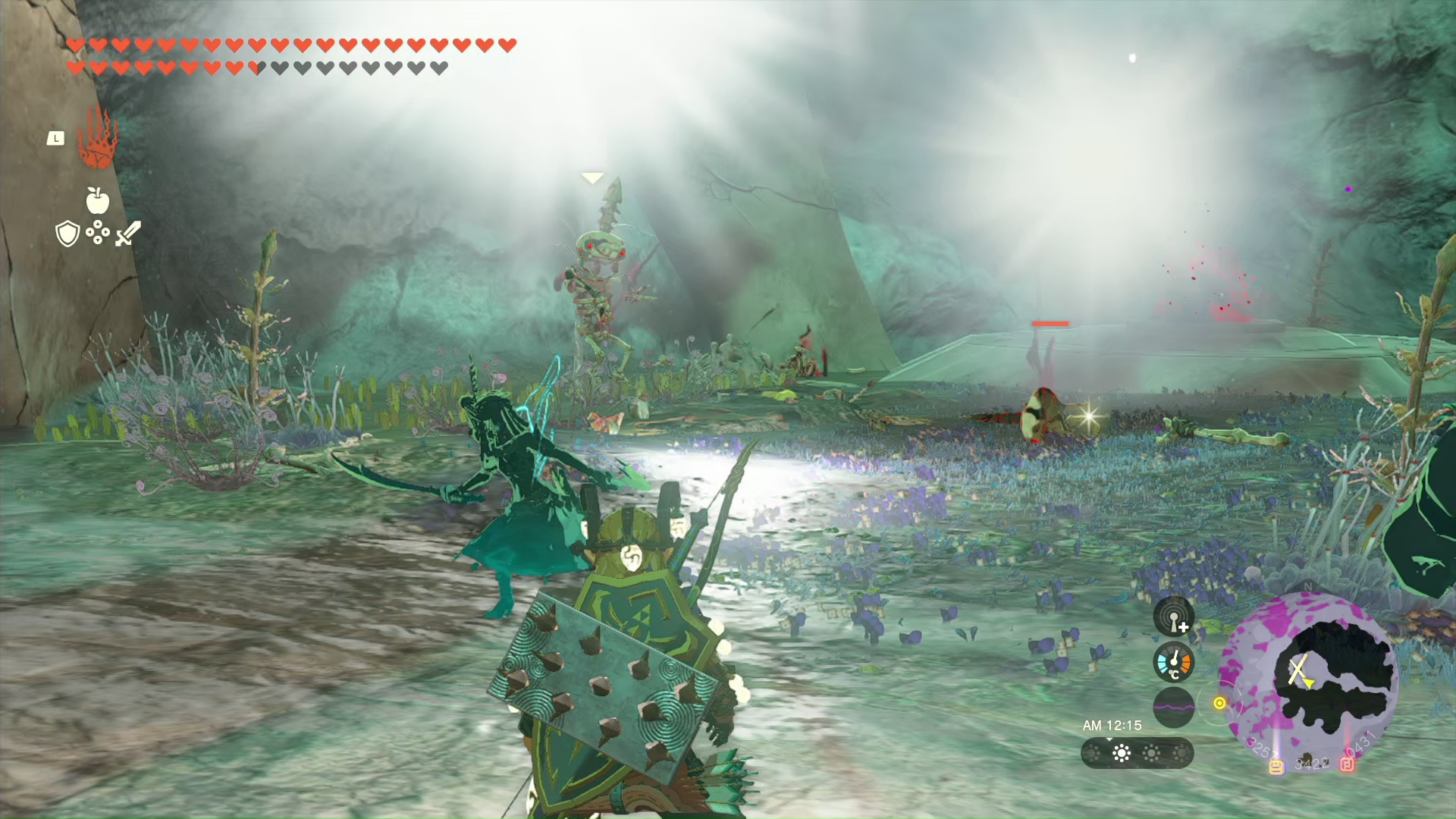
Task: Check the temperature gauge icon
Action: coord(1173,662)
